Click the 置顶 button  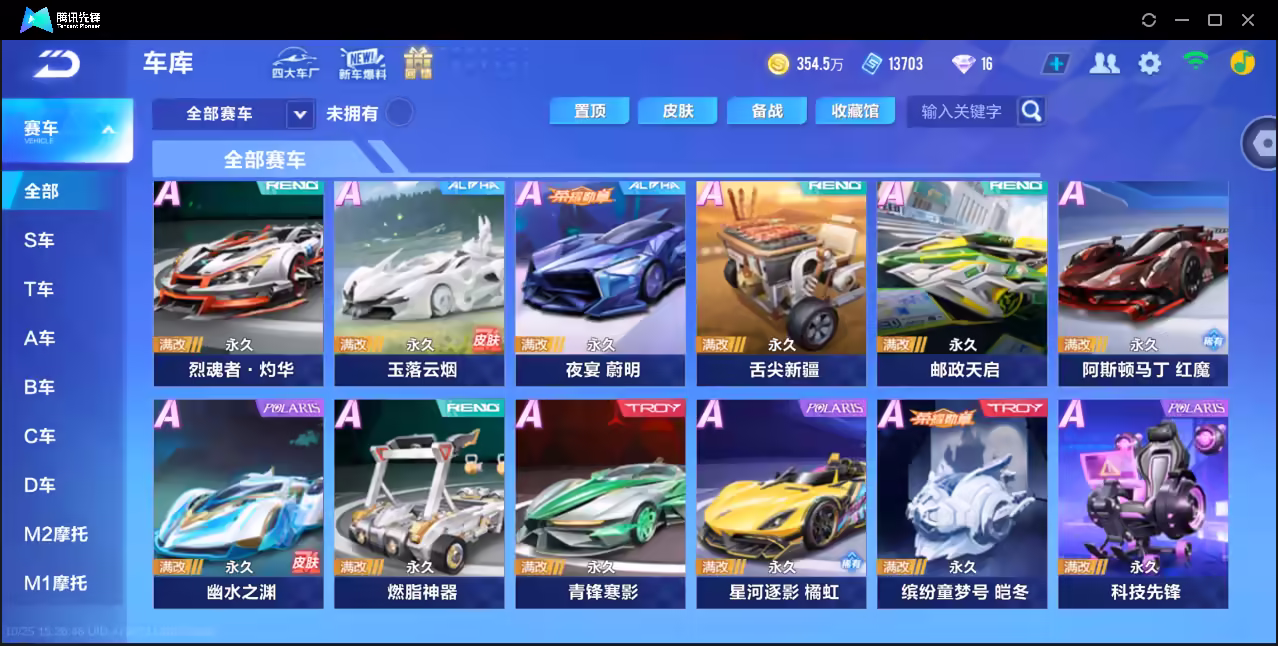[590, 111]
